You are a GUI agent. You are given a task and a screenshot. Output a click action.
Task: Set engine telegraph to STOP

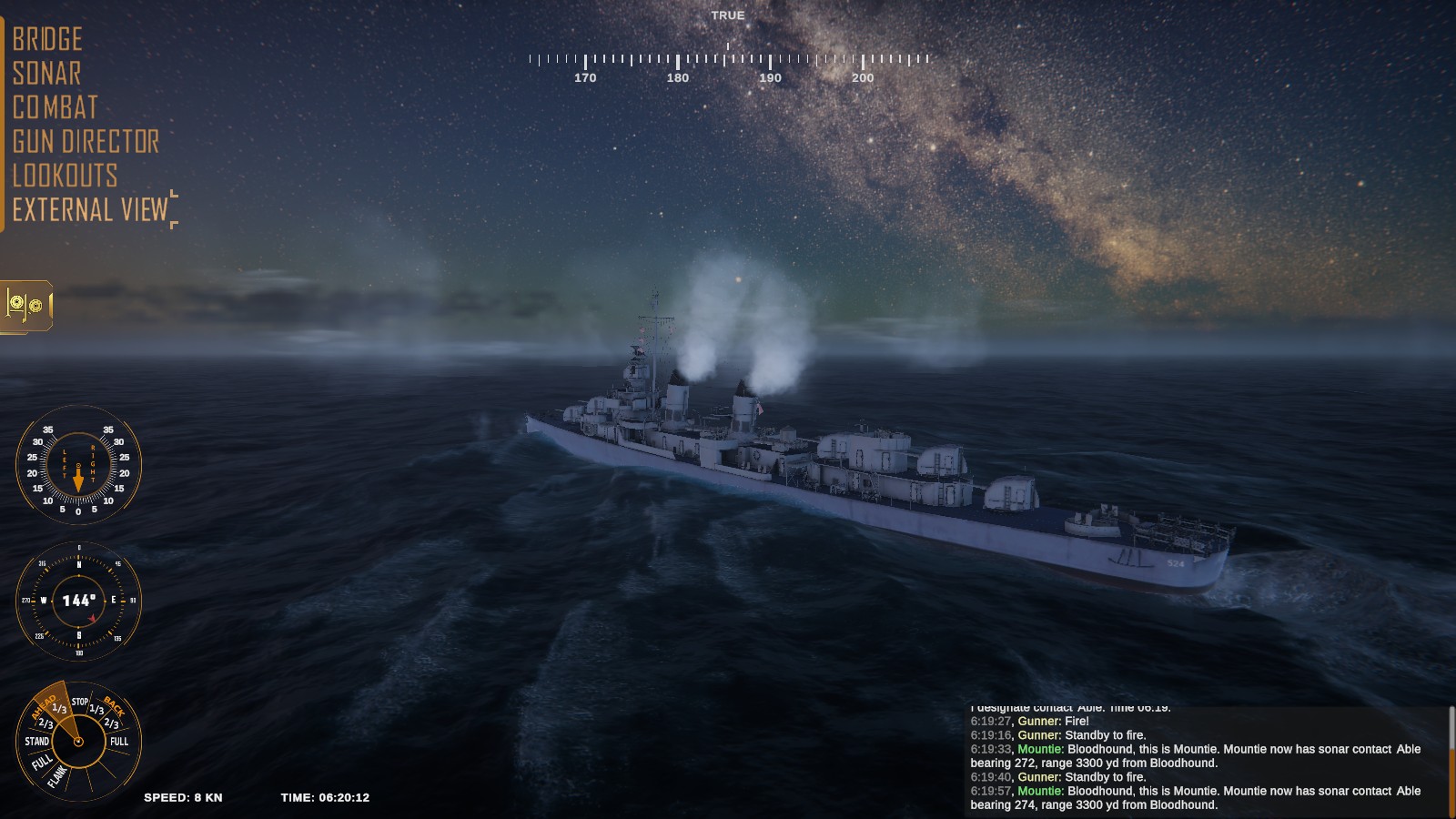pyautogui.click(x=80, y=702)
